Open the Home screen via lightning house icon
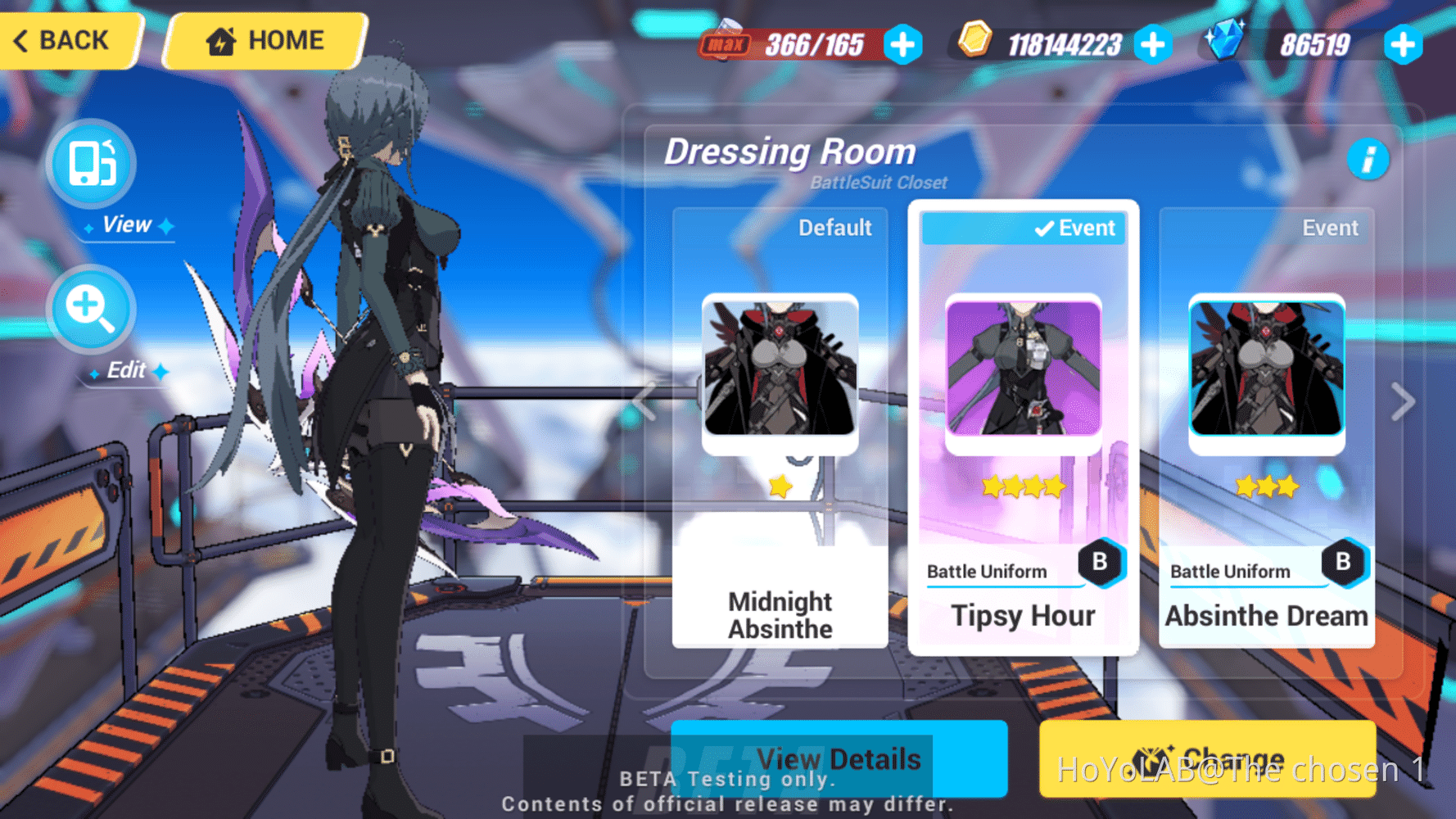The height and width of the screenshot is (819, 1456). [264, 39]
